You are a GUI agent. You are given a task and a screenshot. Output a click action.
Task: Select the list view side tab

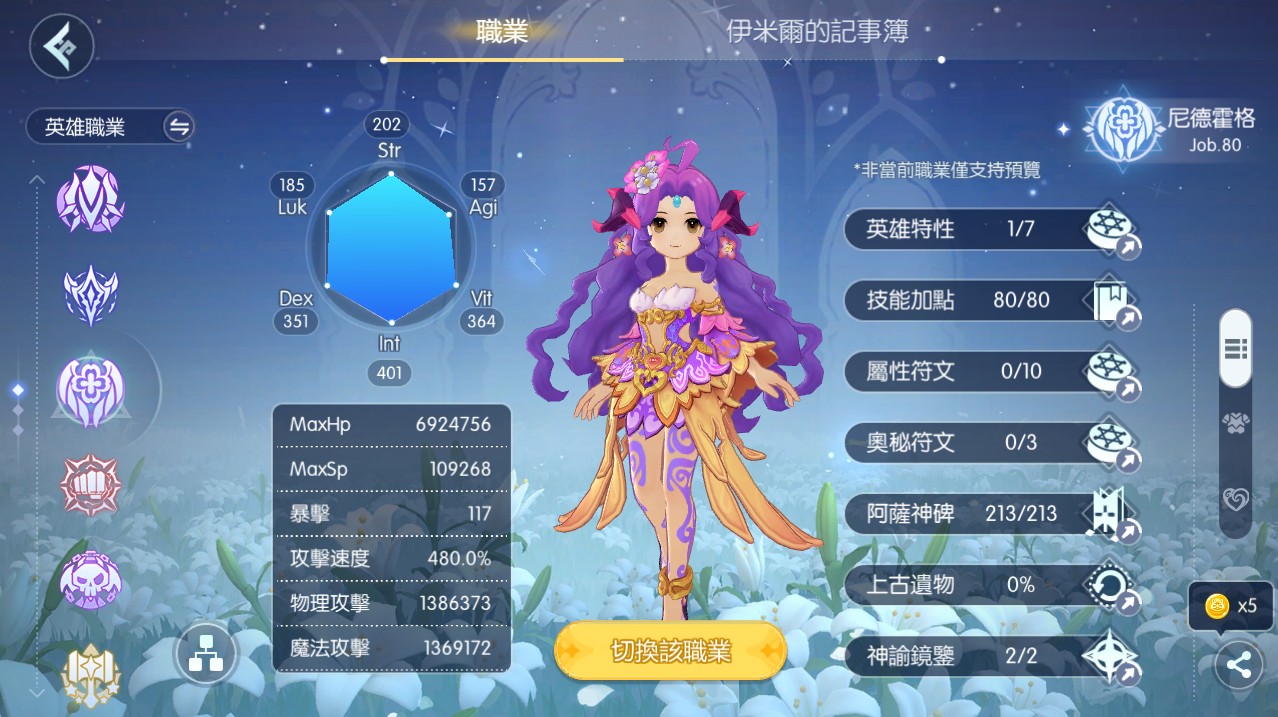tap(1236, 348)
